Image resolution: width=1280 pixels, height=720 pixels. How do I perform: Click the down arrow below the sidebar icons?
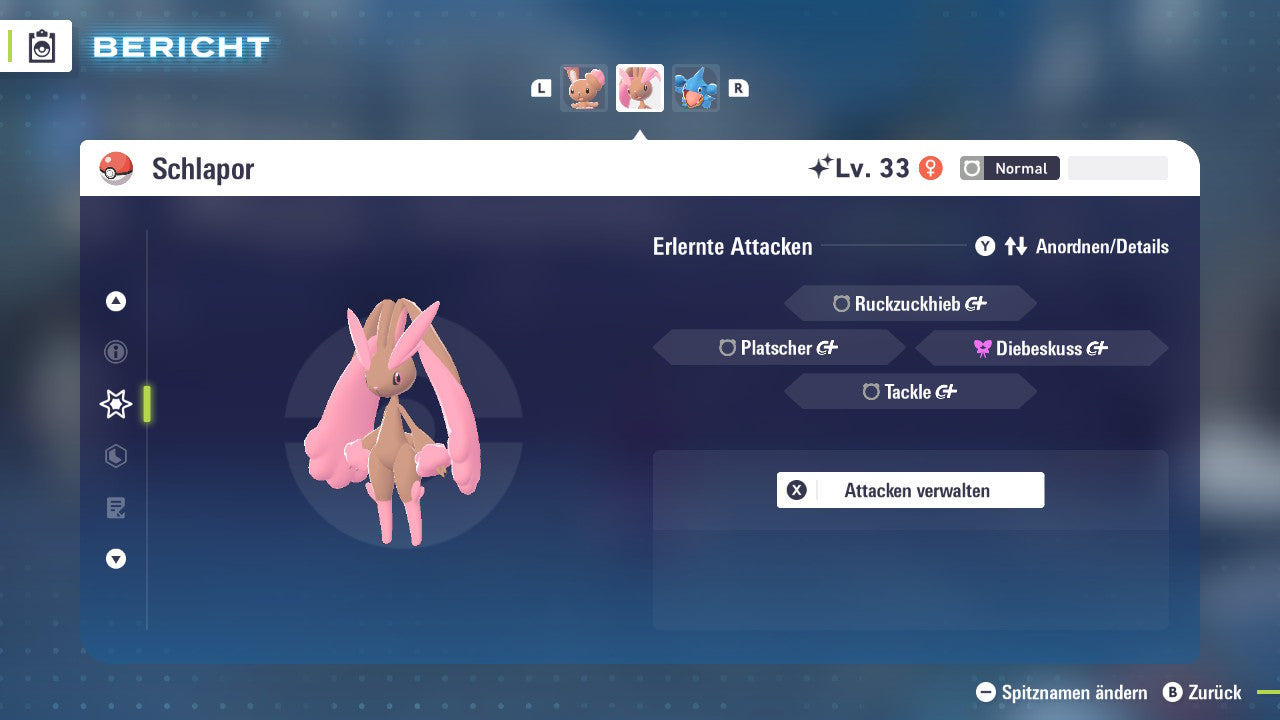click(115, 559)
